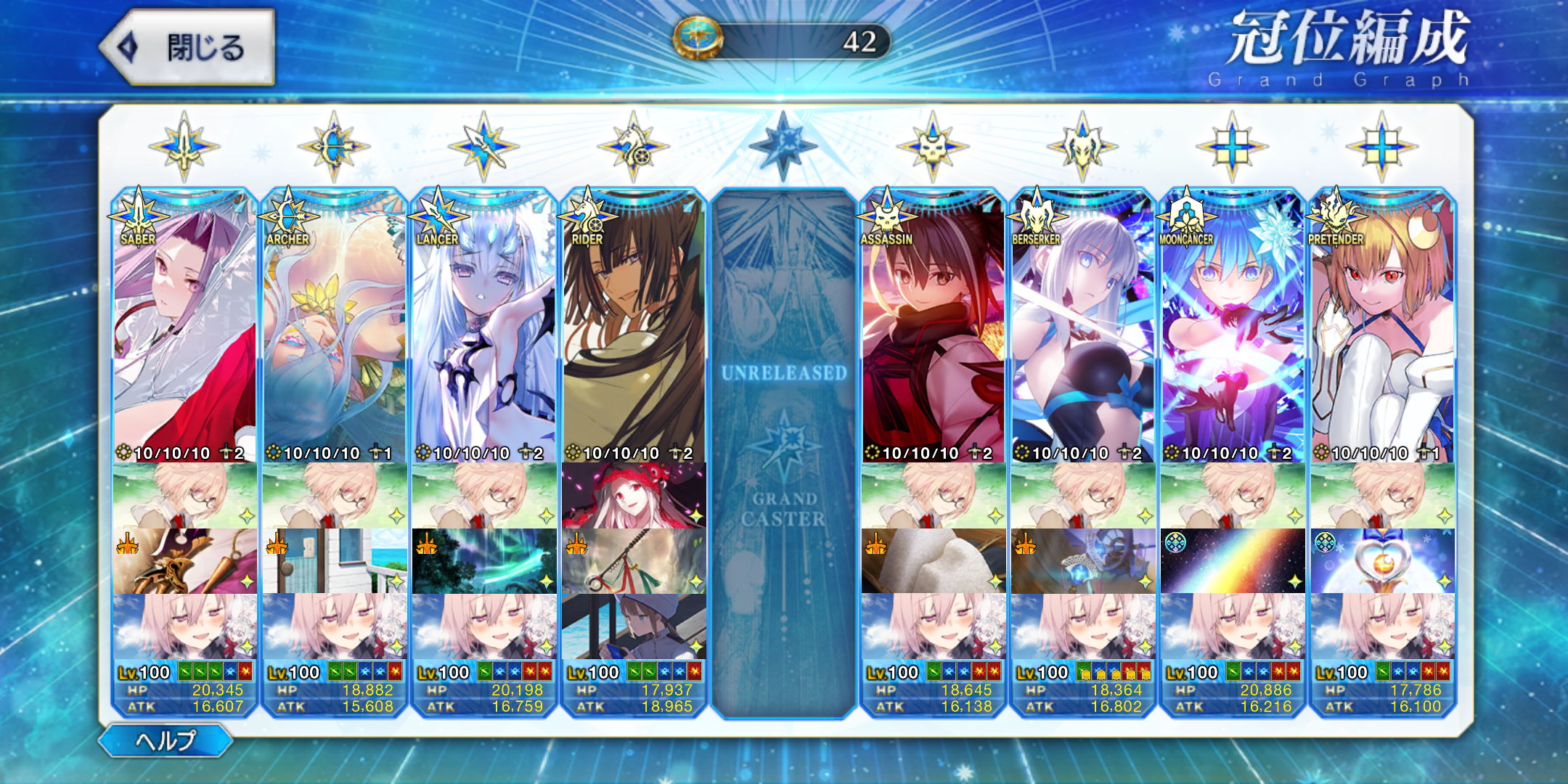This screenshot has height=784, width=1568.
Task: Open the red-hooded girl craft essence on Rider
Action: pyautogui.click(x=633, y=495)
